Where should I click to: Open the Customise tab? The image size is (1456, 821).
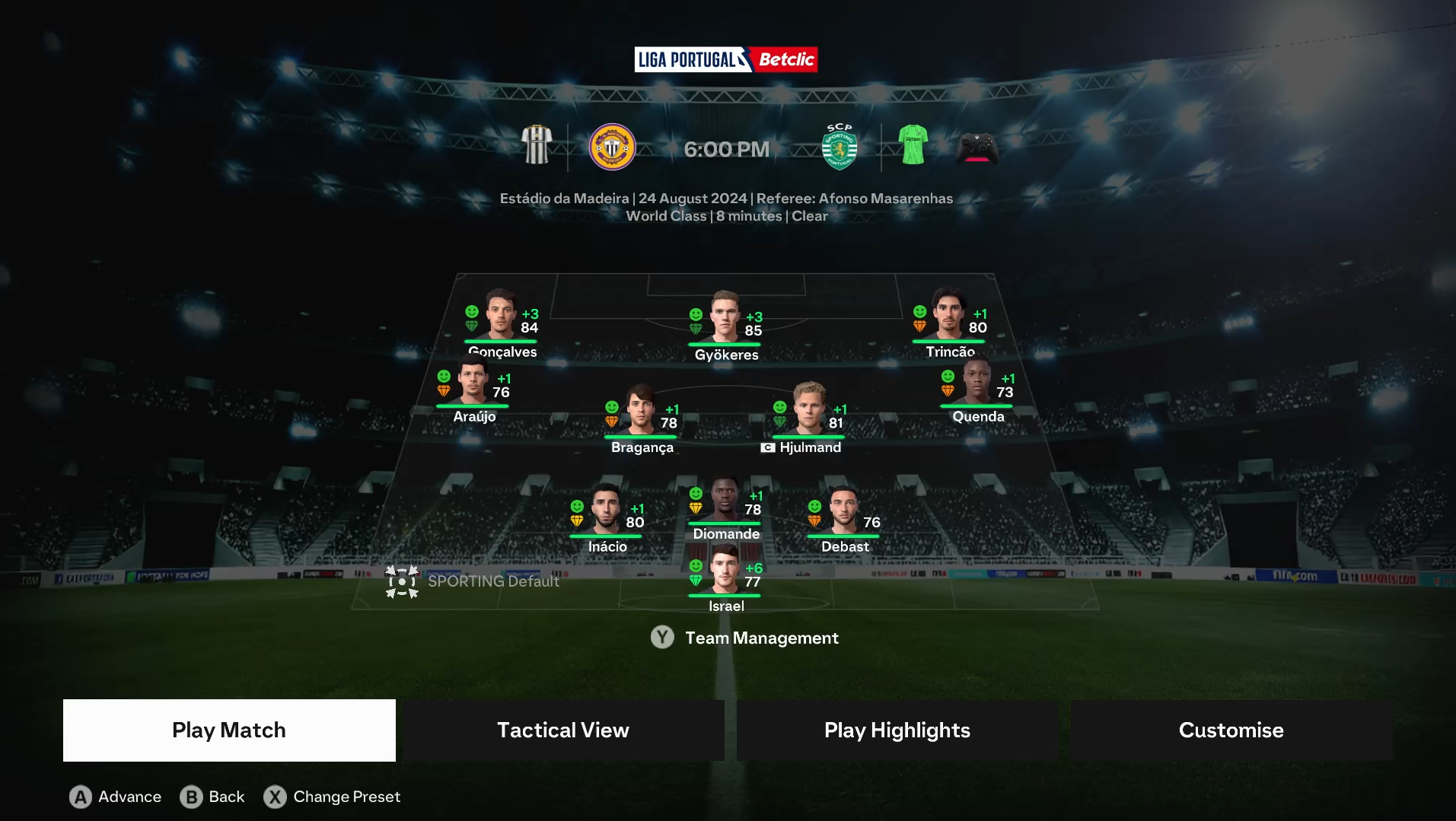pos(1231,730)
